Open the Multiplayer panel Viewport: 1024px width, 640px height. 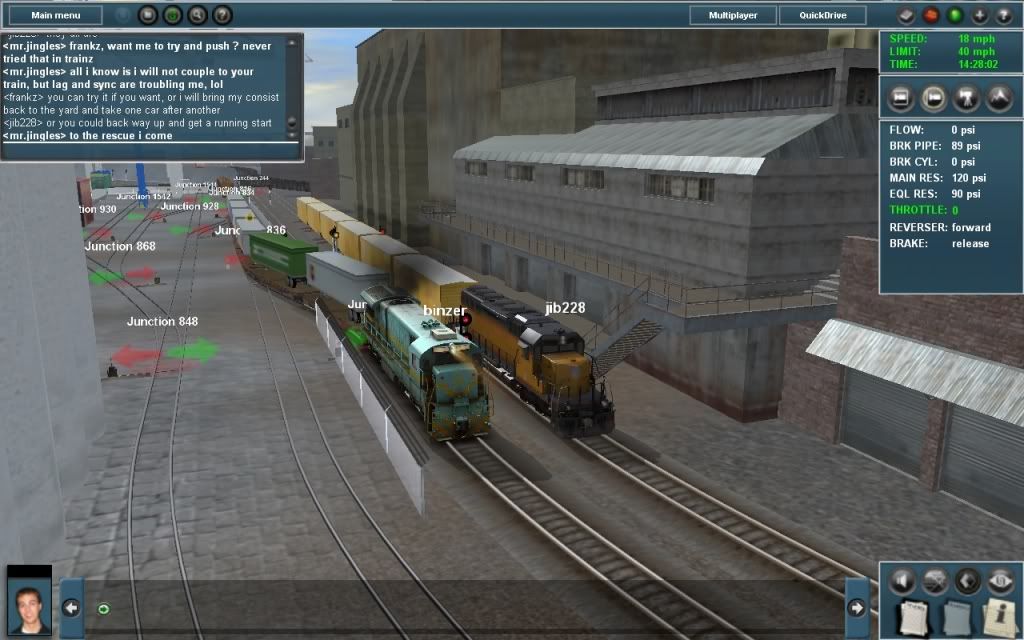(x=732, y=15)
